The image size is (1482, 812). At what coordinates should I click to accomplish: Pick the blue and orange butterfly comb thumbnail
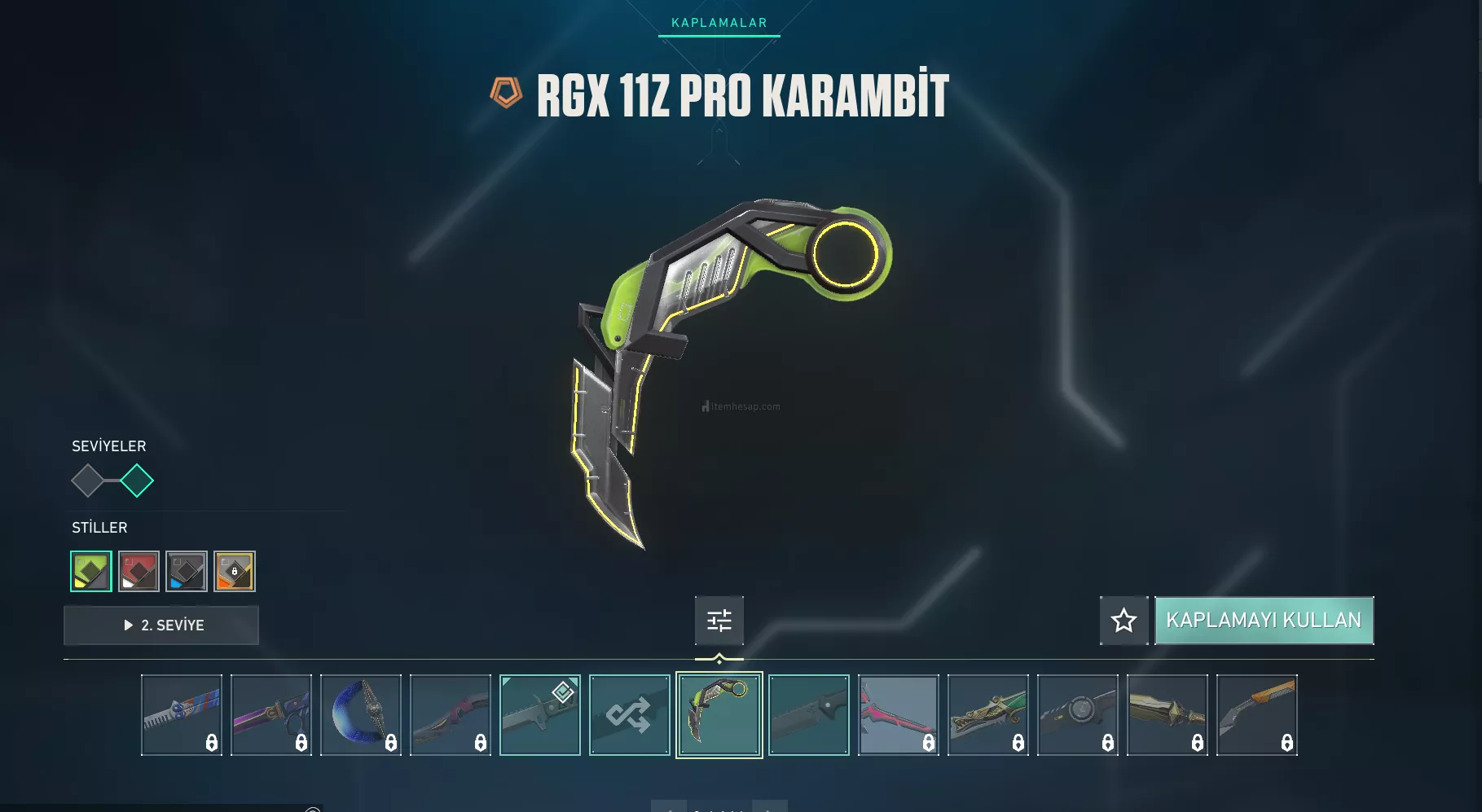point(181,715)
